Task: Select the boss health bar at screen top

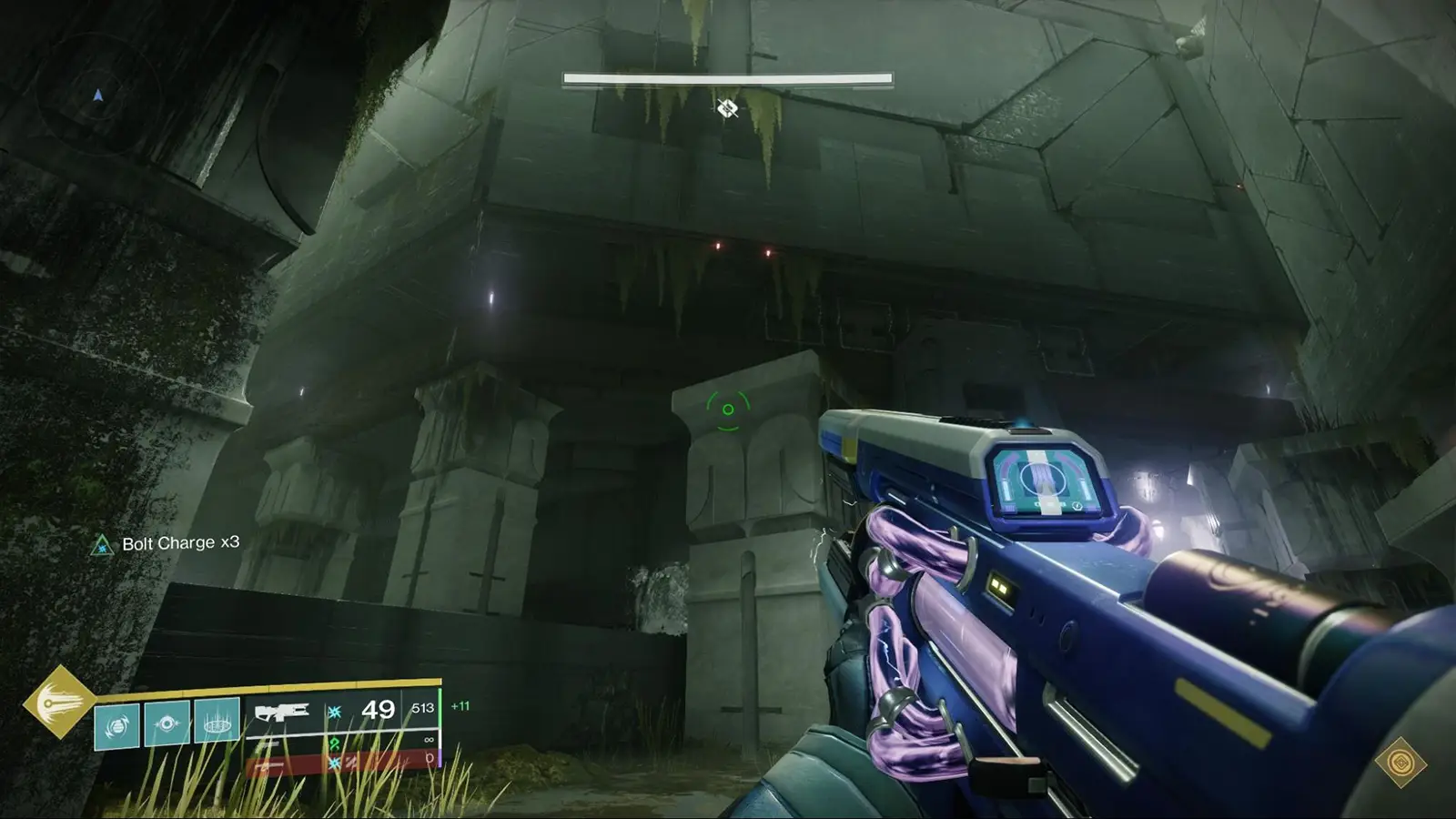Action: pyautogui.click(x=727, y=80)
